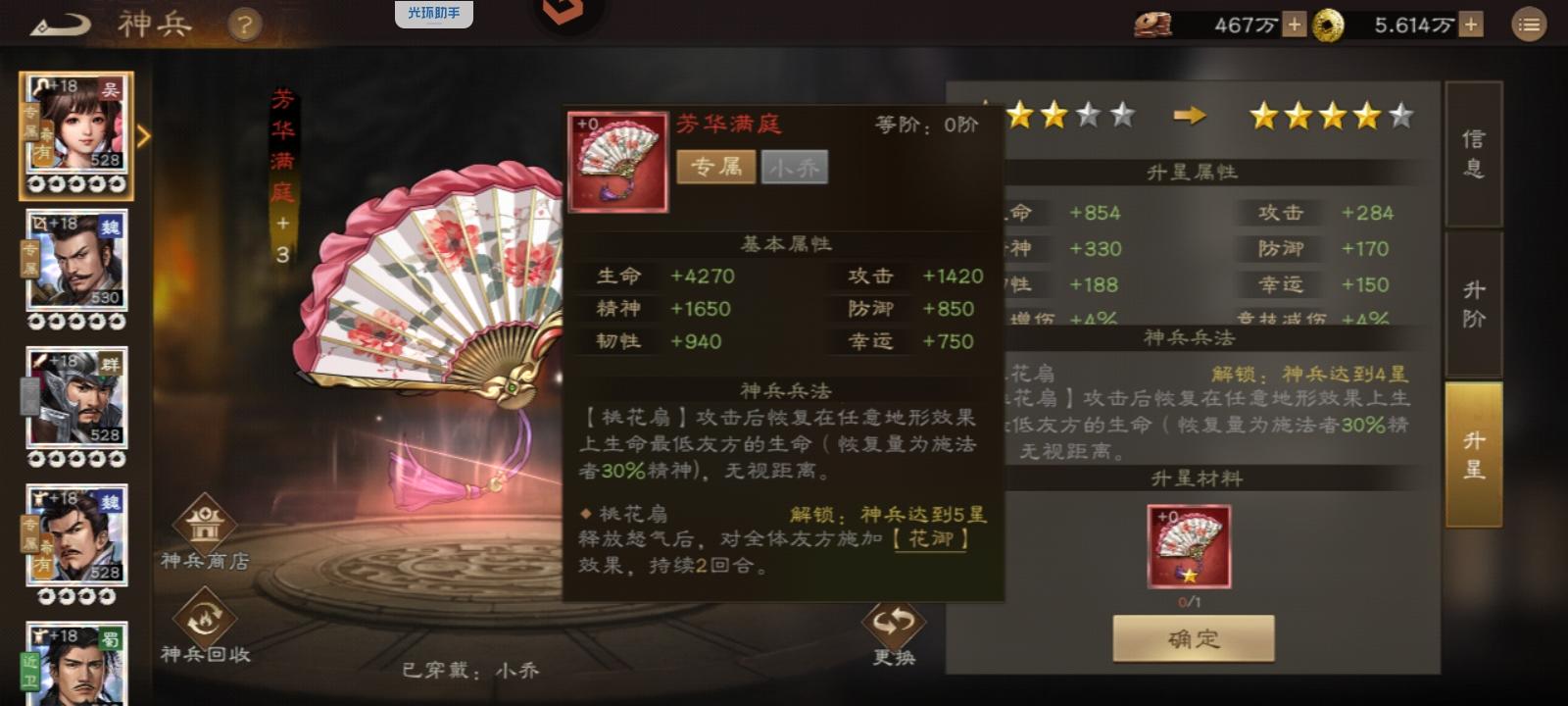
Task: Click the copper coin currency icon
Action: [x=1154, y=22]
